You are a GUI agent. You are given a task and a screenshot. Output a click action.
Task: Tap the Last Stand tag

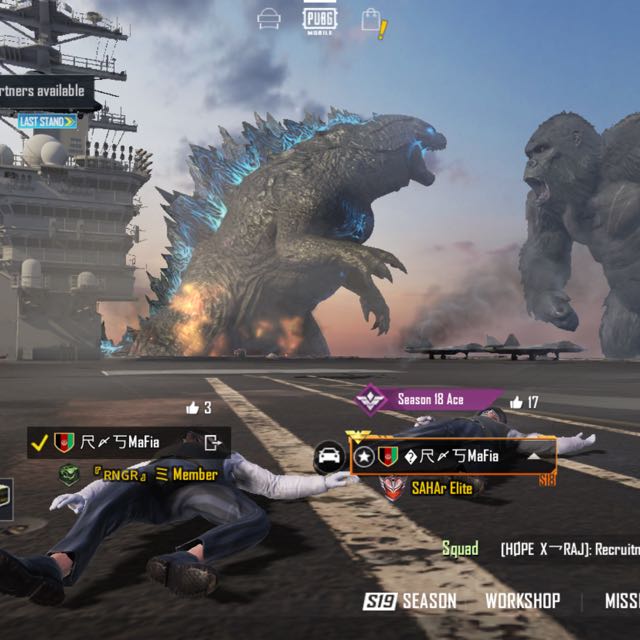click(x=47, y=122)
